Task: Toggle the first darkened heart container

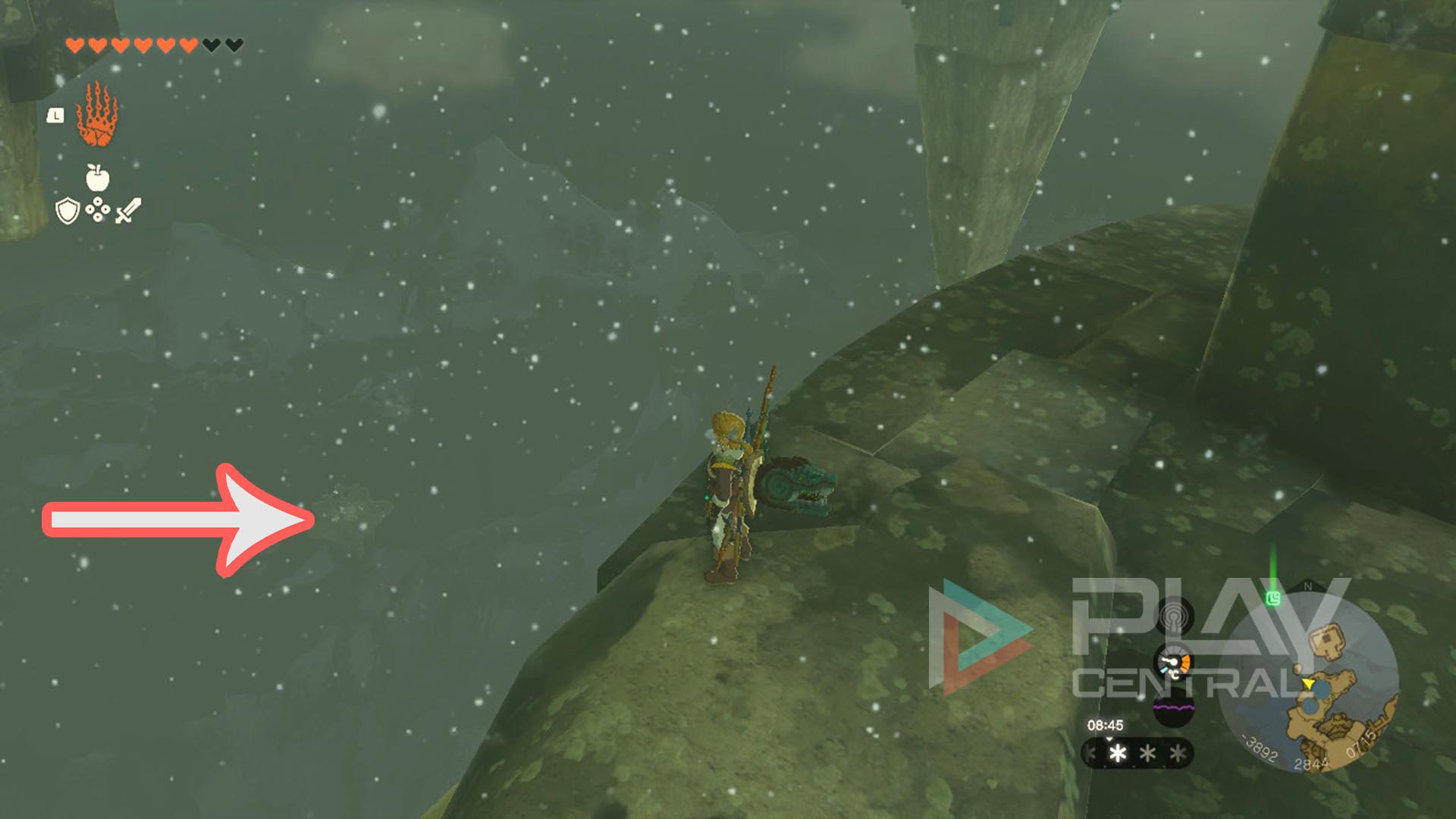Action: 211,44
